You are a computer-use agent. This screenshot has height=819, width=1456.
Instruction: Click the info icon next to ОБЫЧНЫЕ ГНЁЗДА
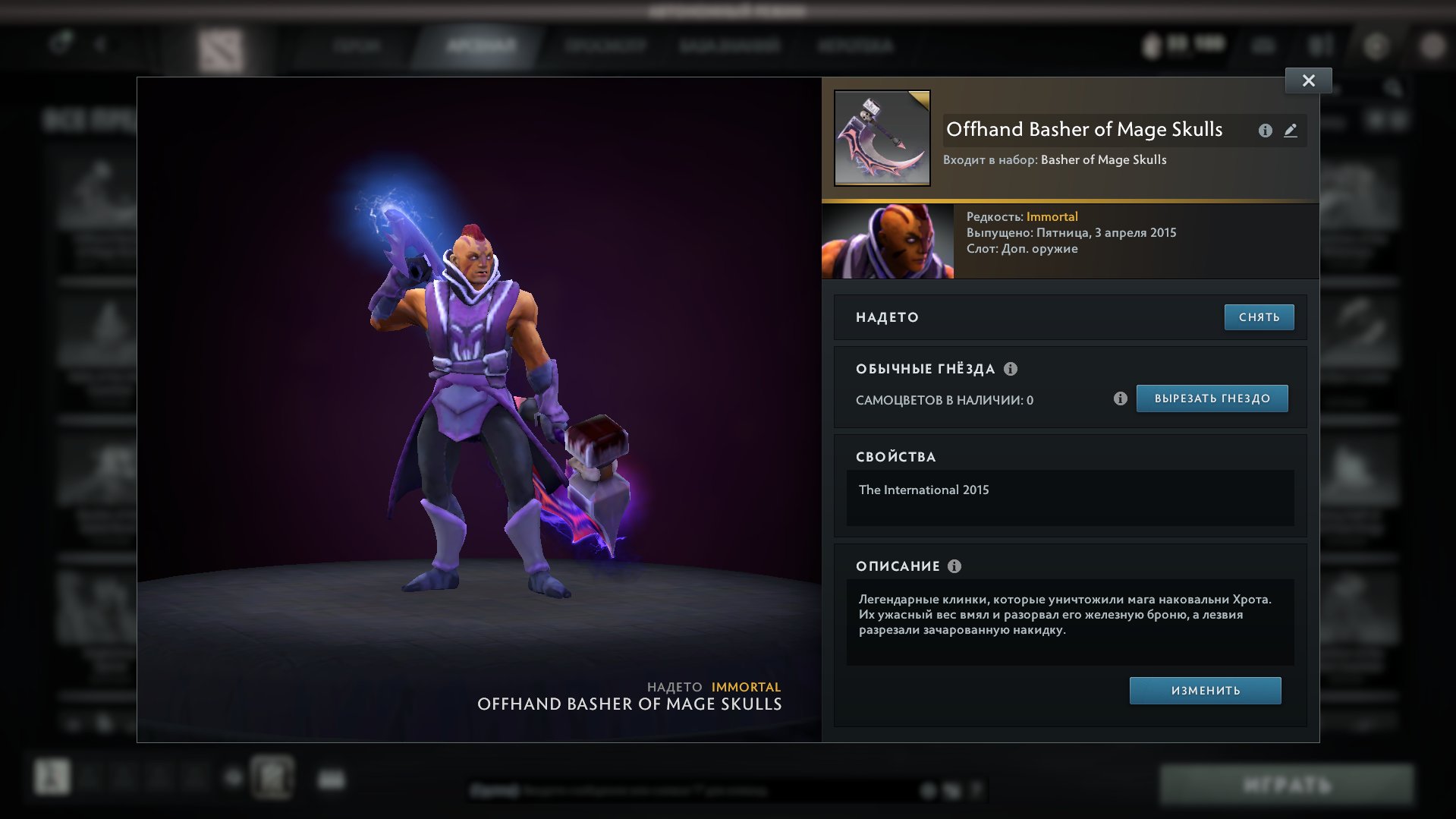coord(1010,369)
